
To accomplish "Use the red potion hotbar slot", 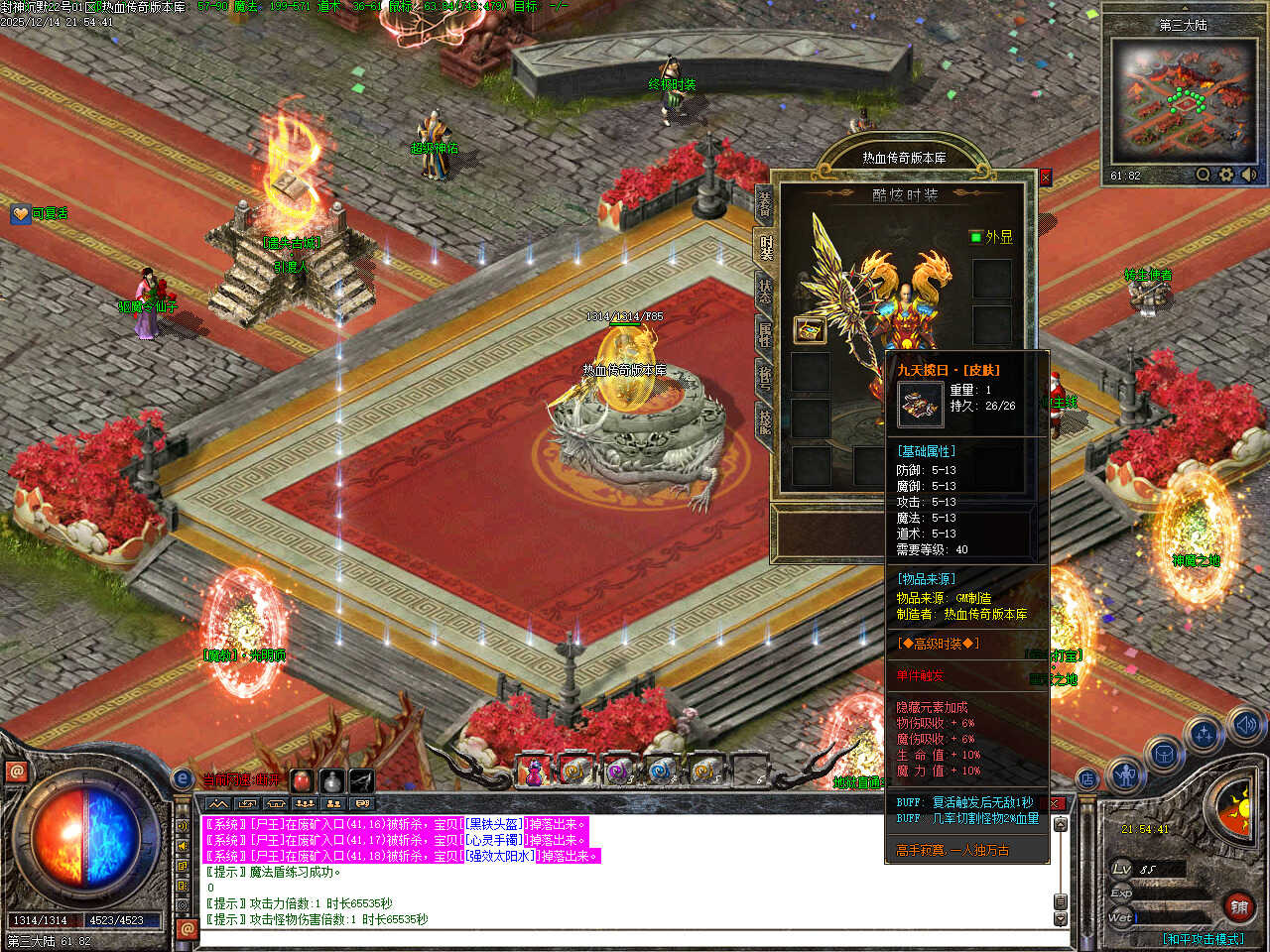I will 302,780.
